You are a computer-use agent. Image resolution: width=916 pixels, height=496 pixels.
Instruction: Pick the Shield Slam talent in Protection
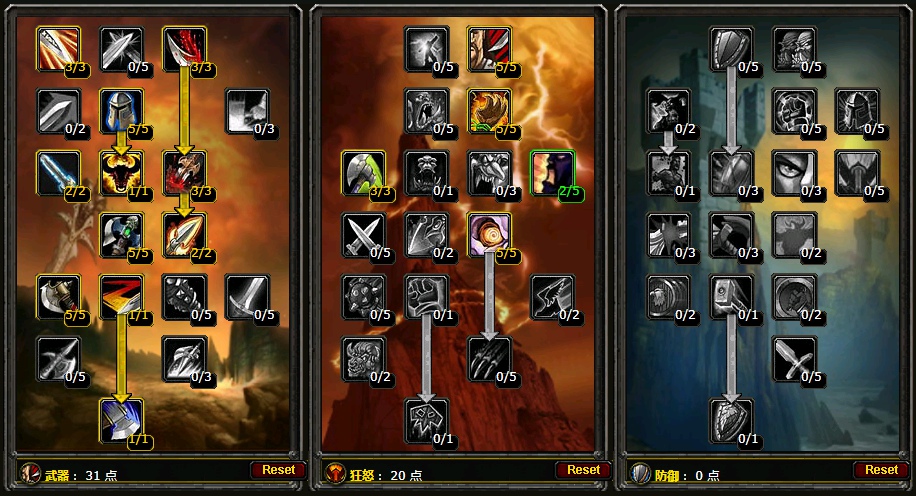pyautogui.click(x=731, y=419)
